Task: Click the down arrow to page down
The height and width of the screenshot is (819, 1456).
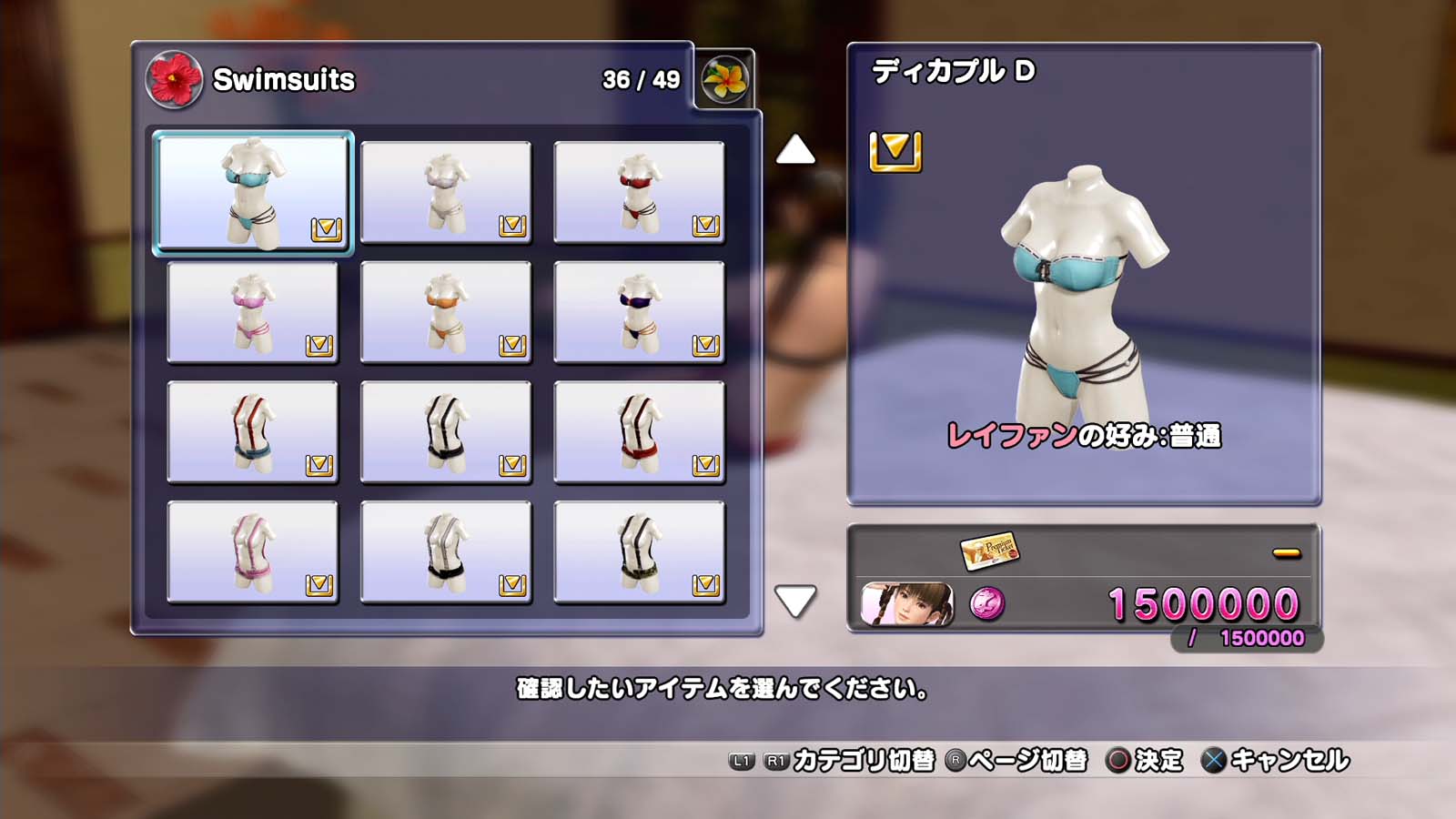Action: [x=795, y=601]
